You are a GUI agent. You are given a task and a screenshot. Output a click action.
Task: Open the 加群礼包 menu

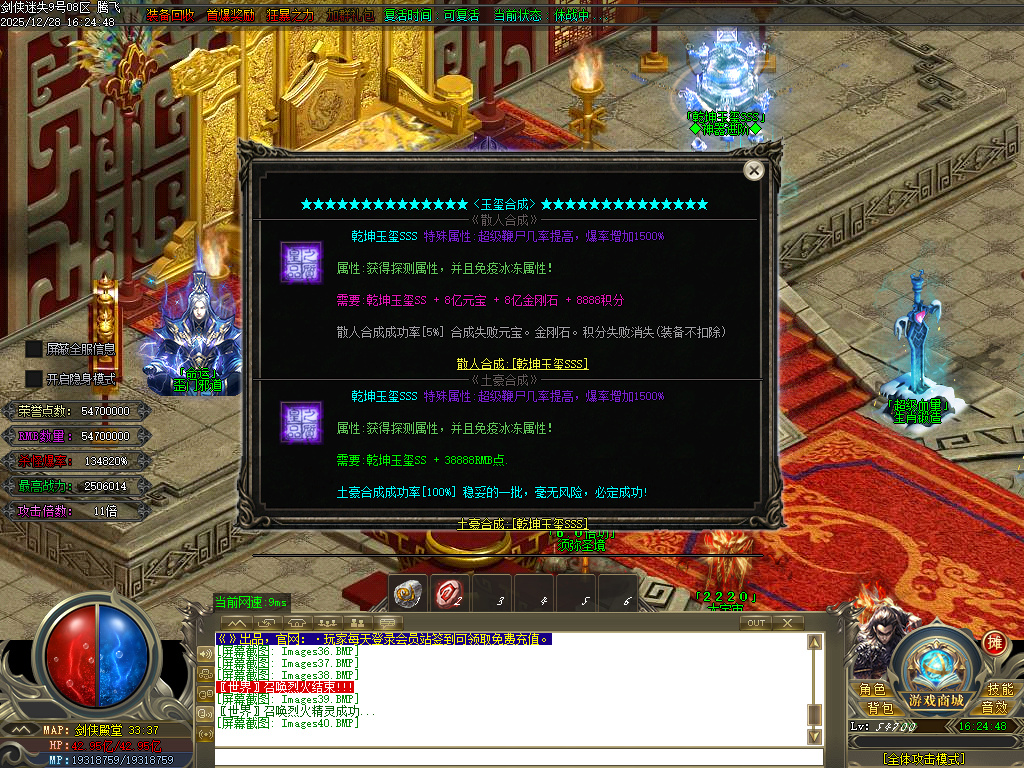tap(350, 16)
